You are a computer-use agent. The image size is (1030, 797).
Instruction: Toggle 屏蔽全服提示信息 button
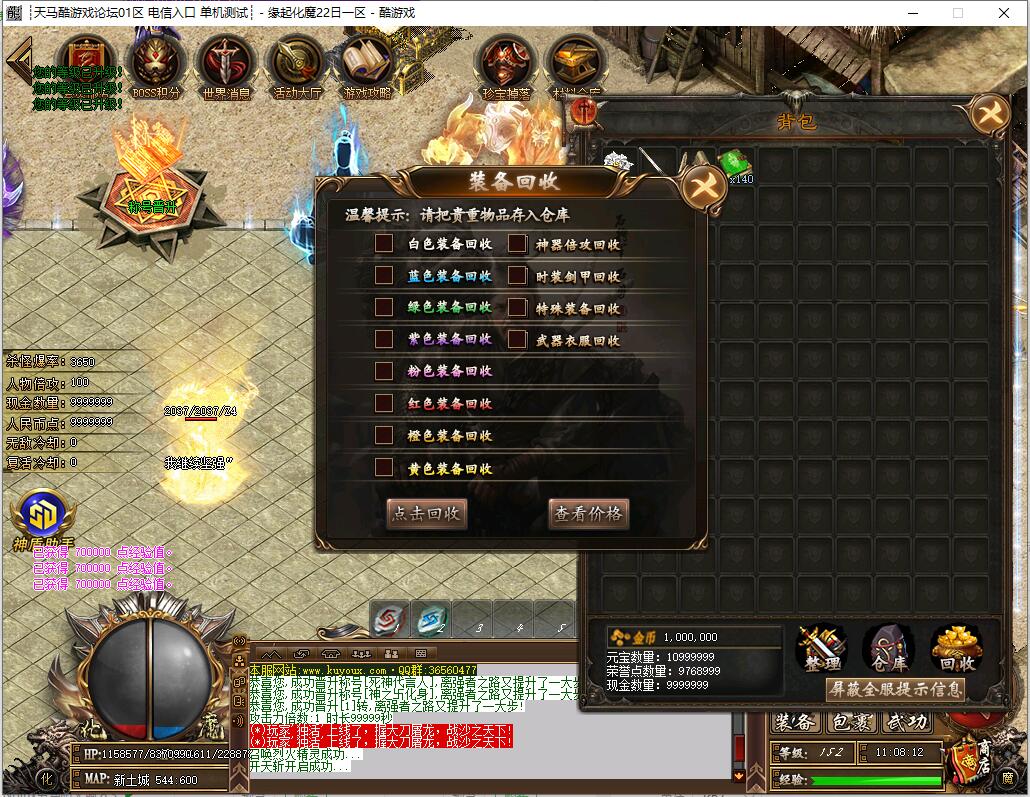pyautogui.click(x=895, y=689)
